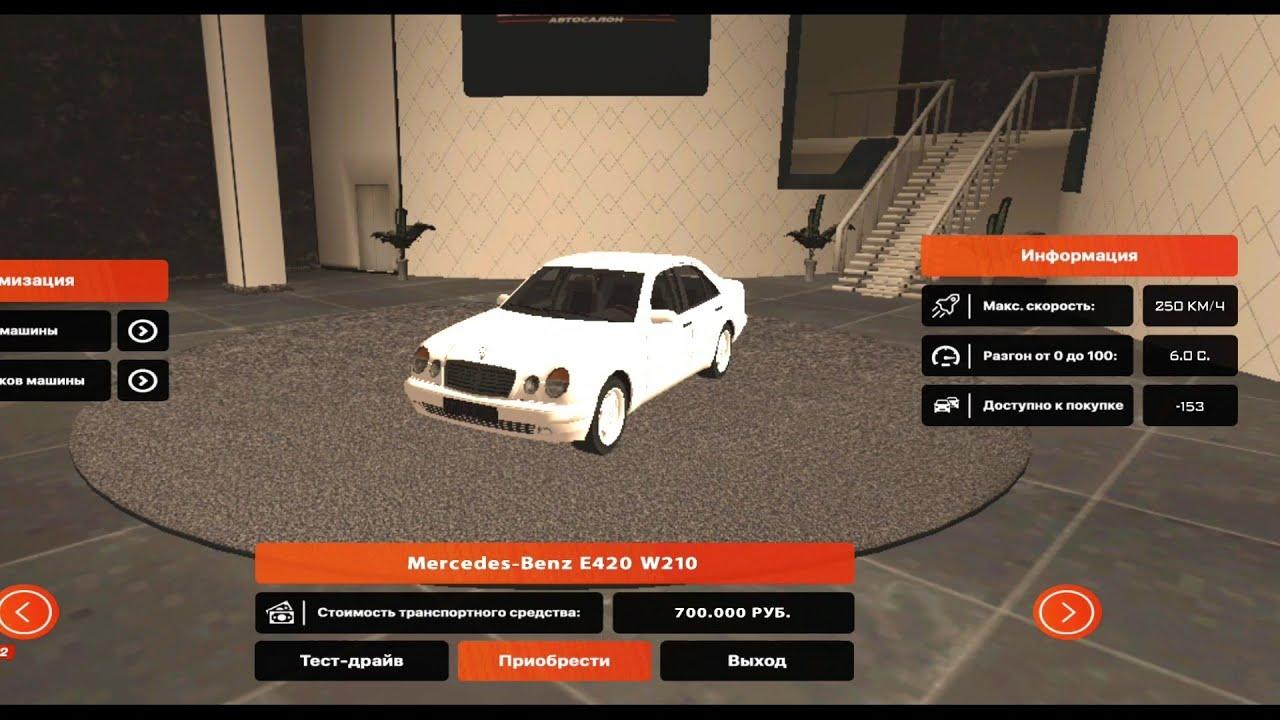Image resolution: width=1280 pixels, height=720 pixels.
Task: Go to previous car with left arrow
Action: click(27, 611)
